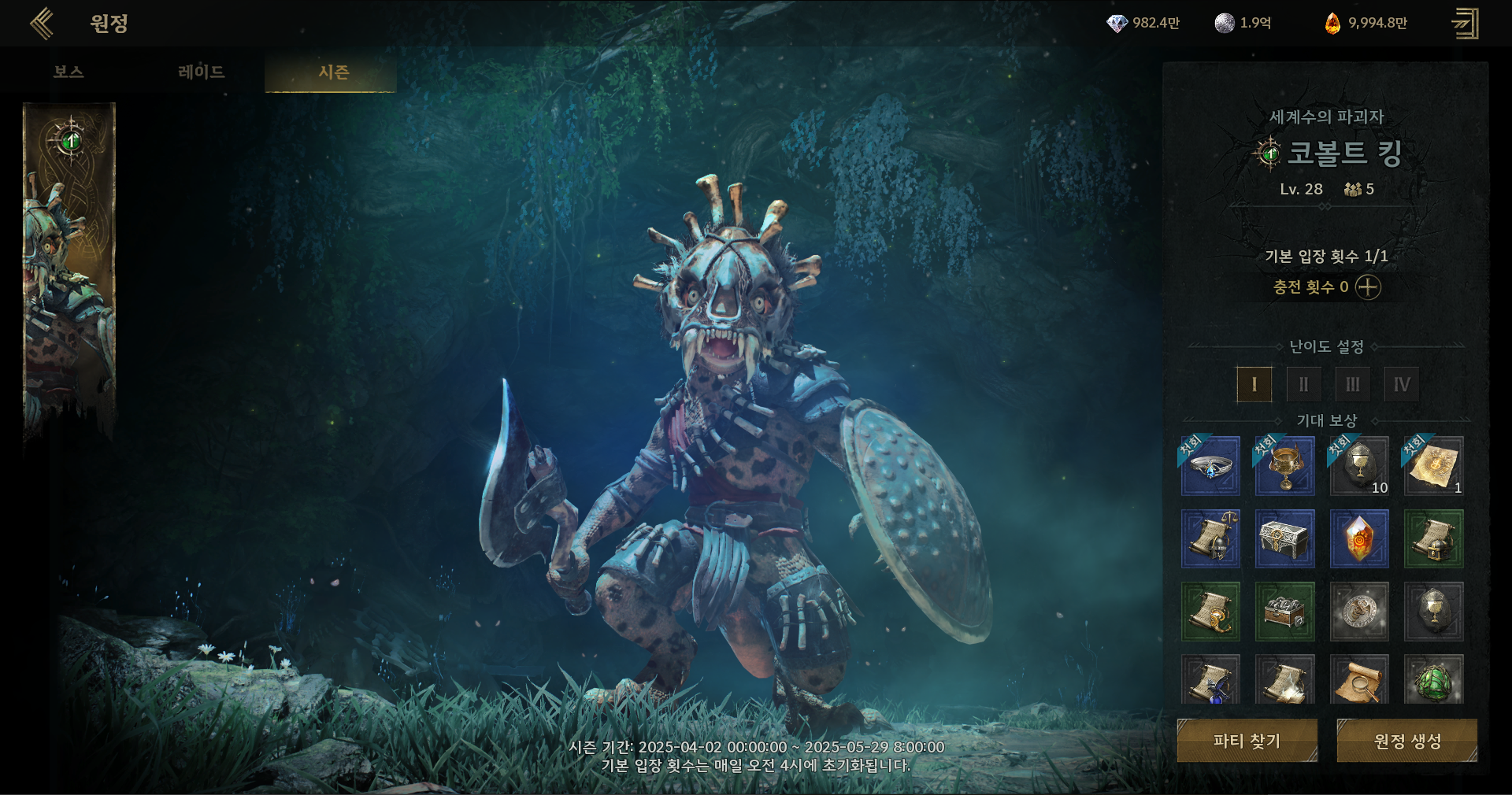The image size is (1512, 795).
Task: Go back using the top-left arrow
Action: coord(42,24)
